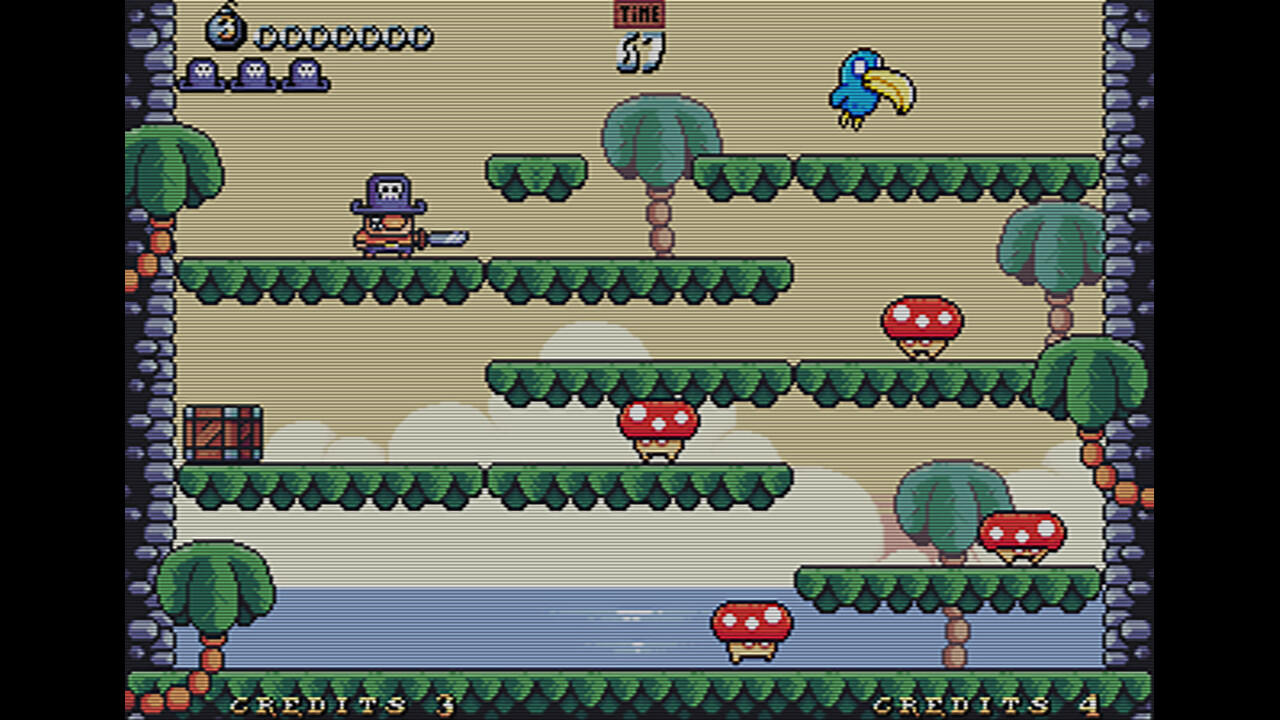Click the first tombstone life icon
Viewport: 1280px width, 720px height.
[203, 75]
